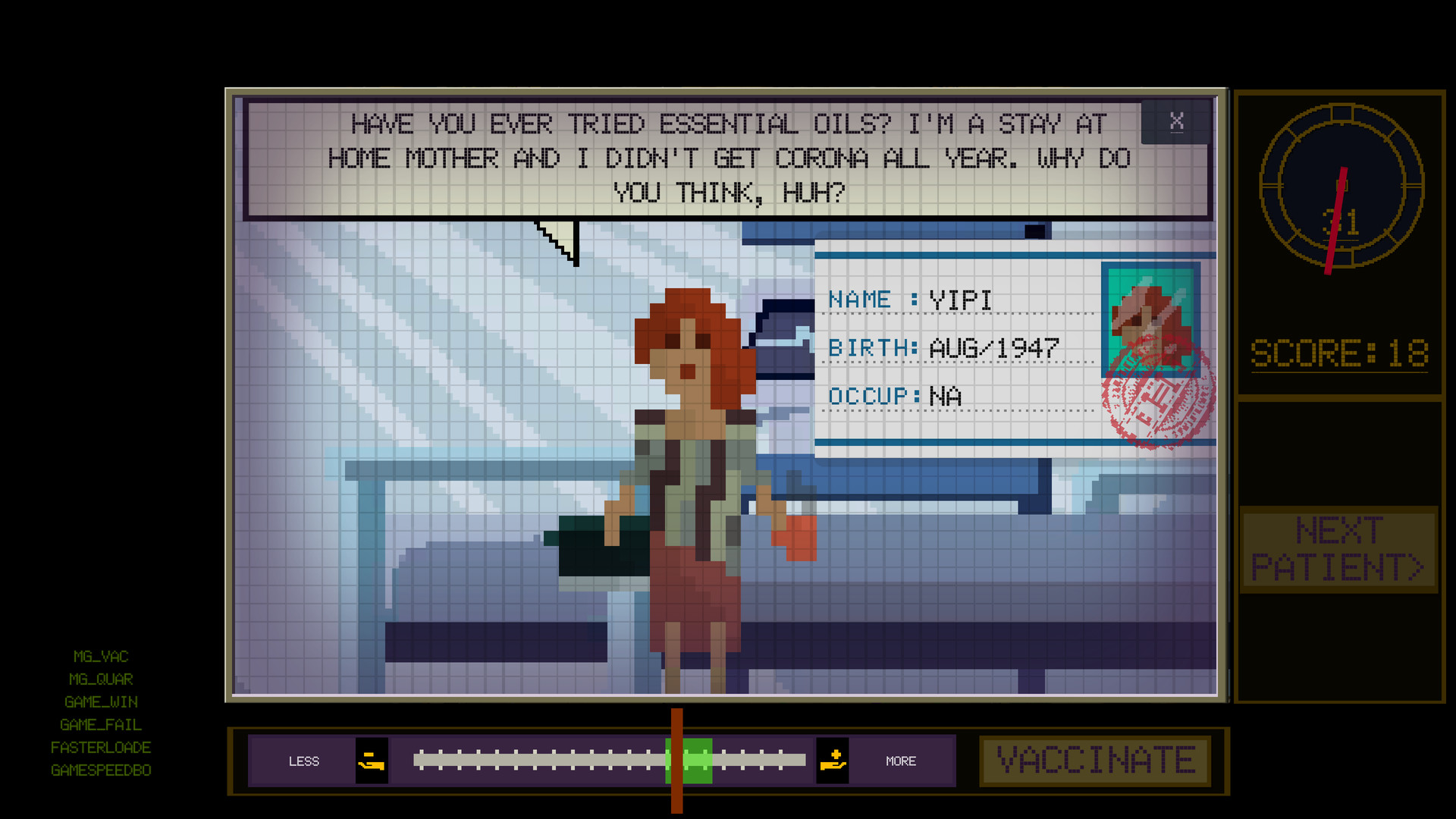1456x819 pixels.
Task: Trigger the MG_QUAR debug command
Action: pos(99,679)
